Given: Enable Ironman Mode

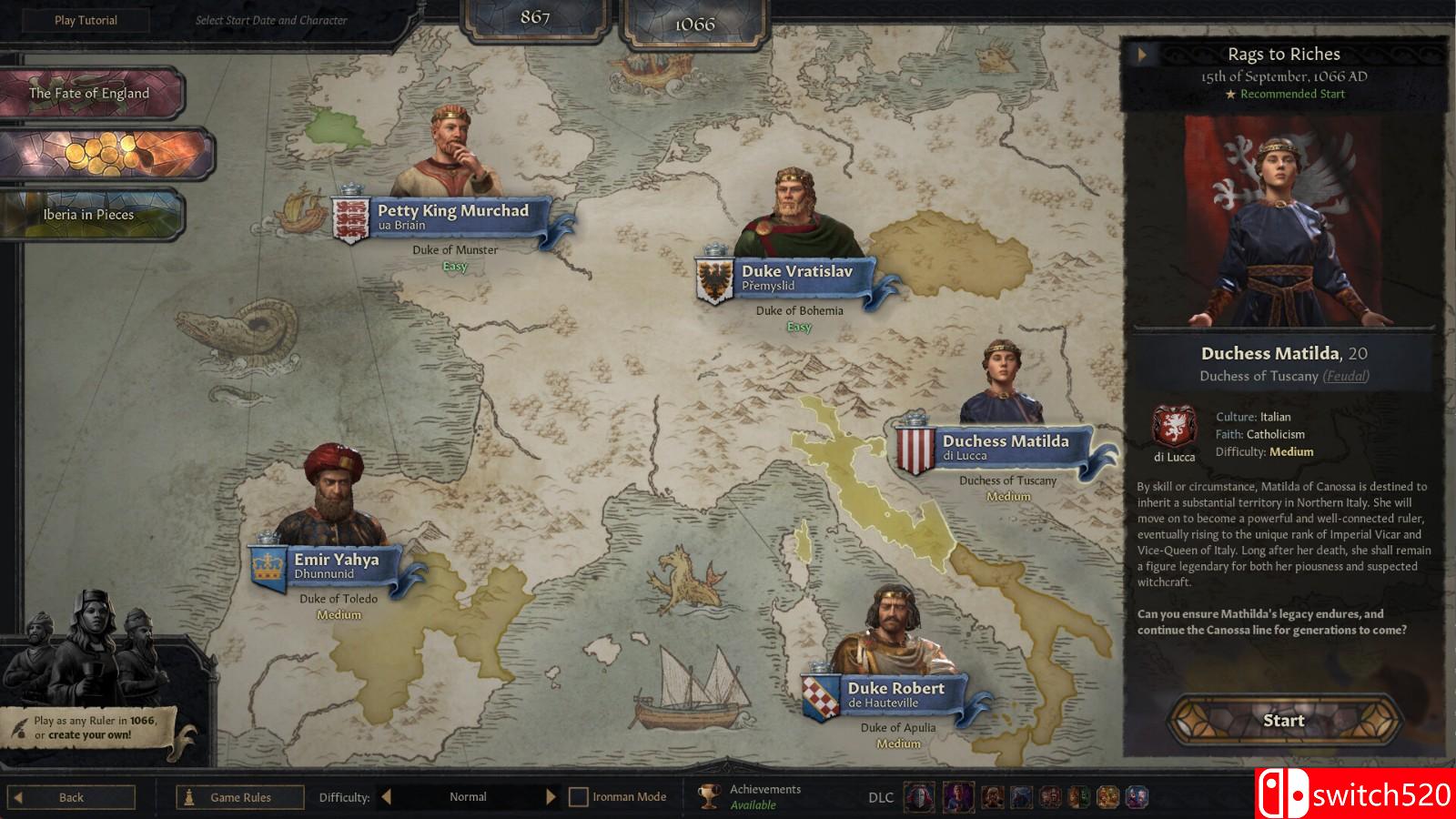Looking at the screenshot, I should [580, 795].
